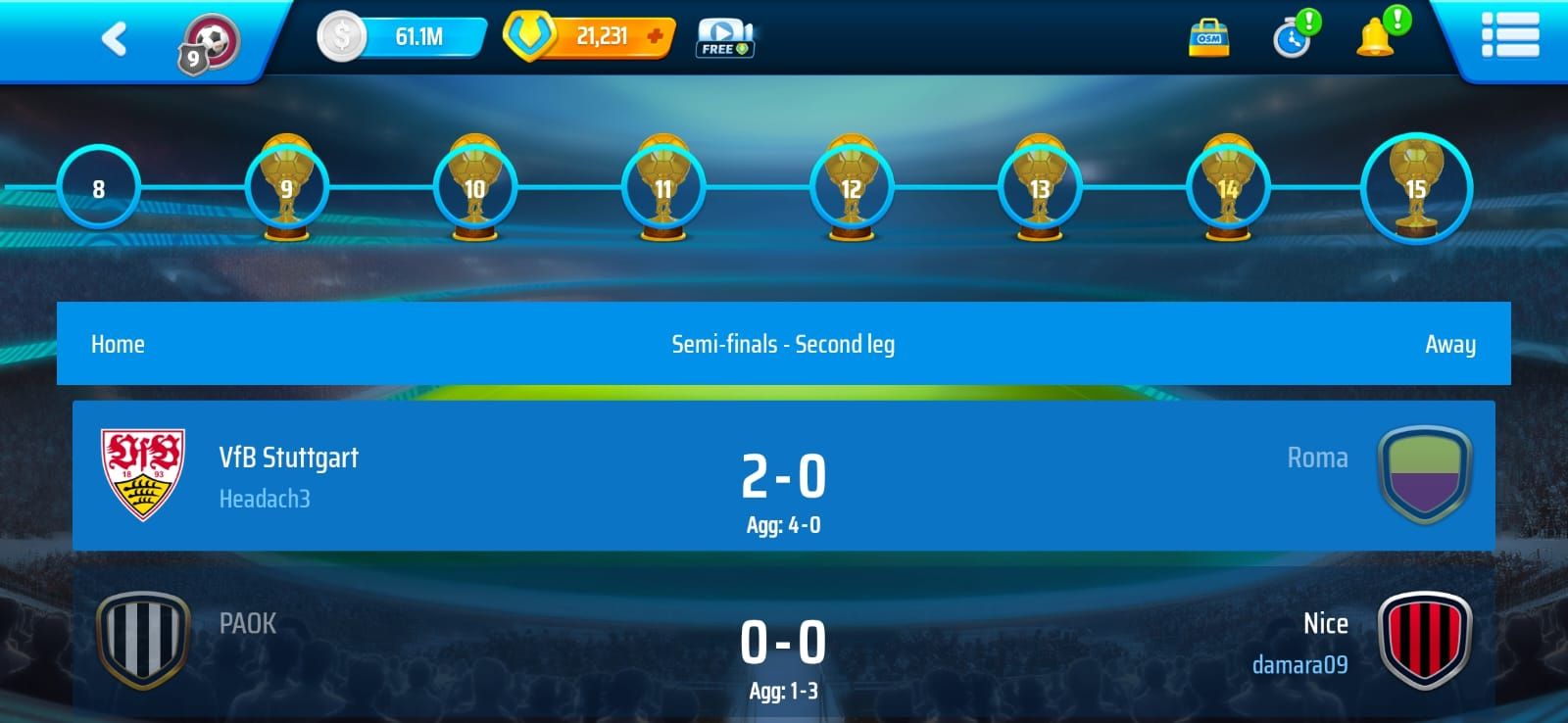The width and height of the screenshot is (1568, 723).
Task: Select the Home column header
Action: pos(118,344)
